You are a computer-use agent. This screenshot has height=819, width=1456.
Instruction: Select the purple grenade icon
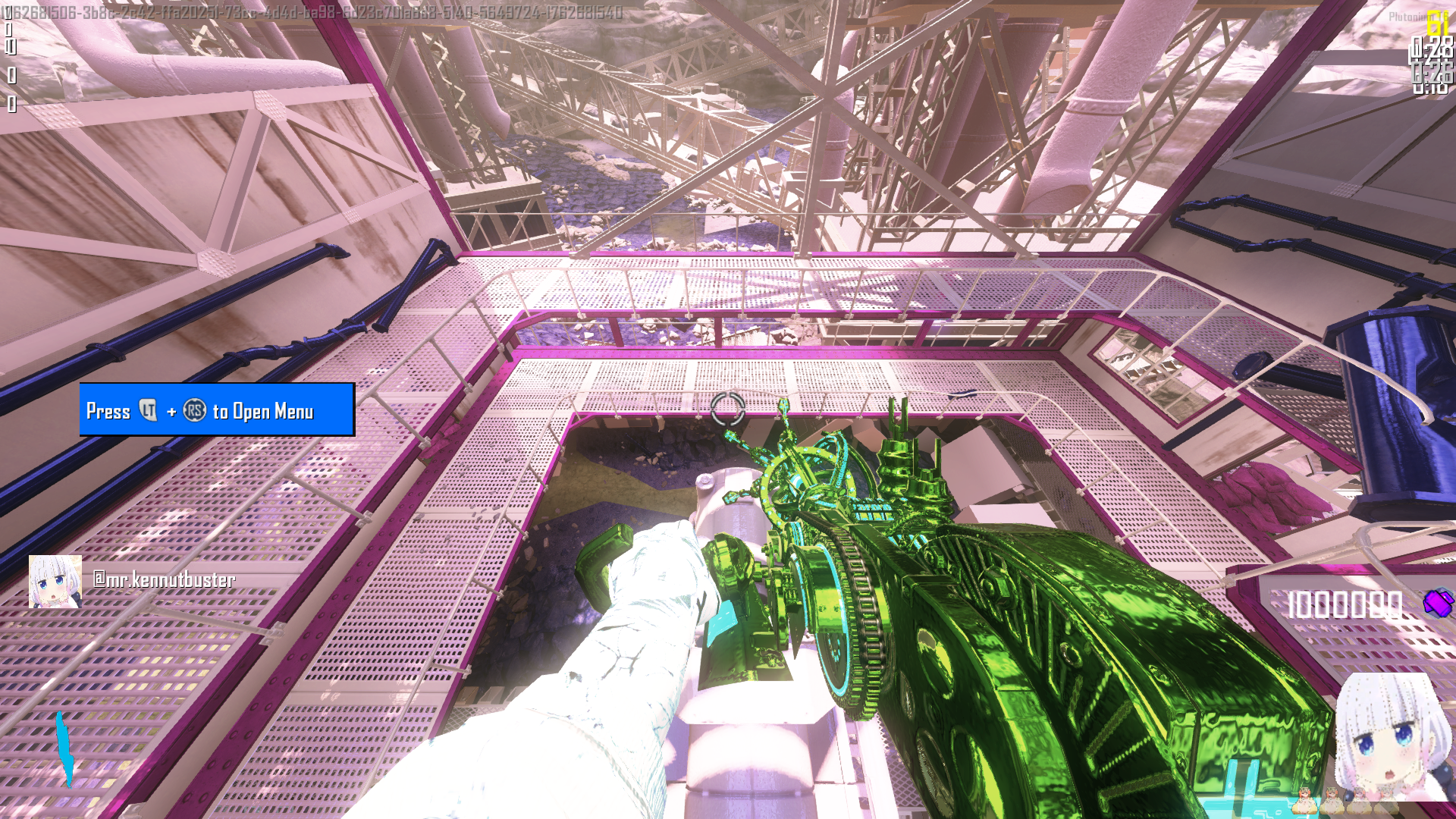coord(1439,604)
